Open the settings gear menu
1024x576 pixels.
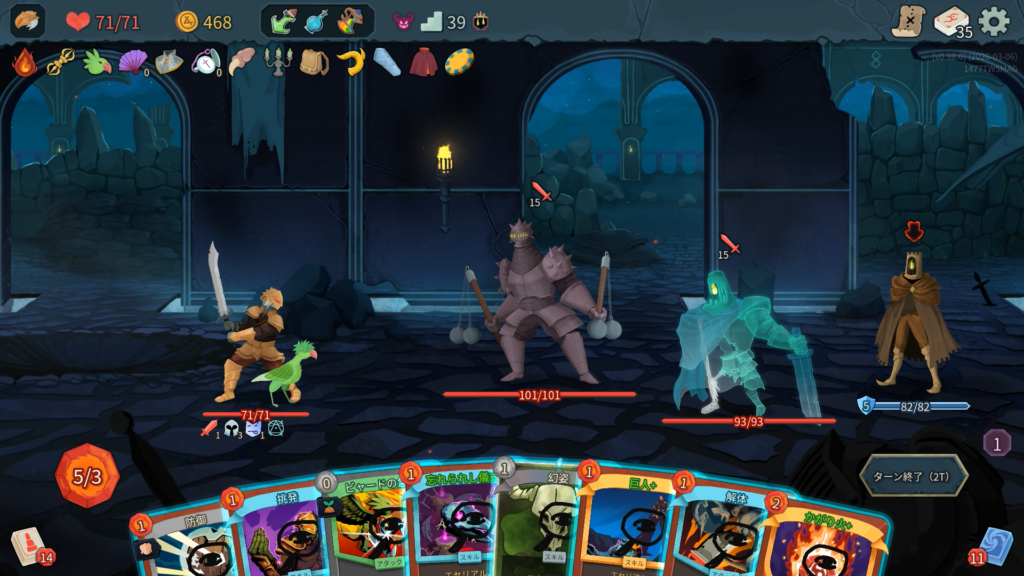[x=993, y=21]
